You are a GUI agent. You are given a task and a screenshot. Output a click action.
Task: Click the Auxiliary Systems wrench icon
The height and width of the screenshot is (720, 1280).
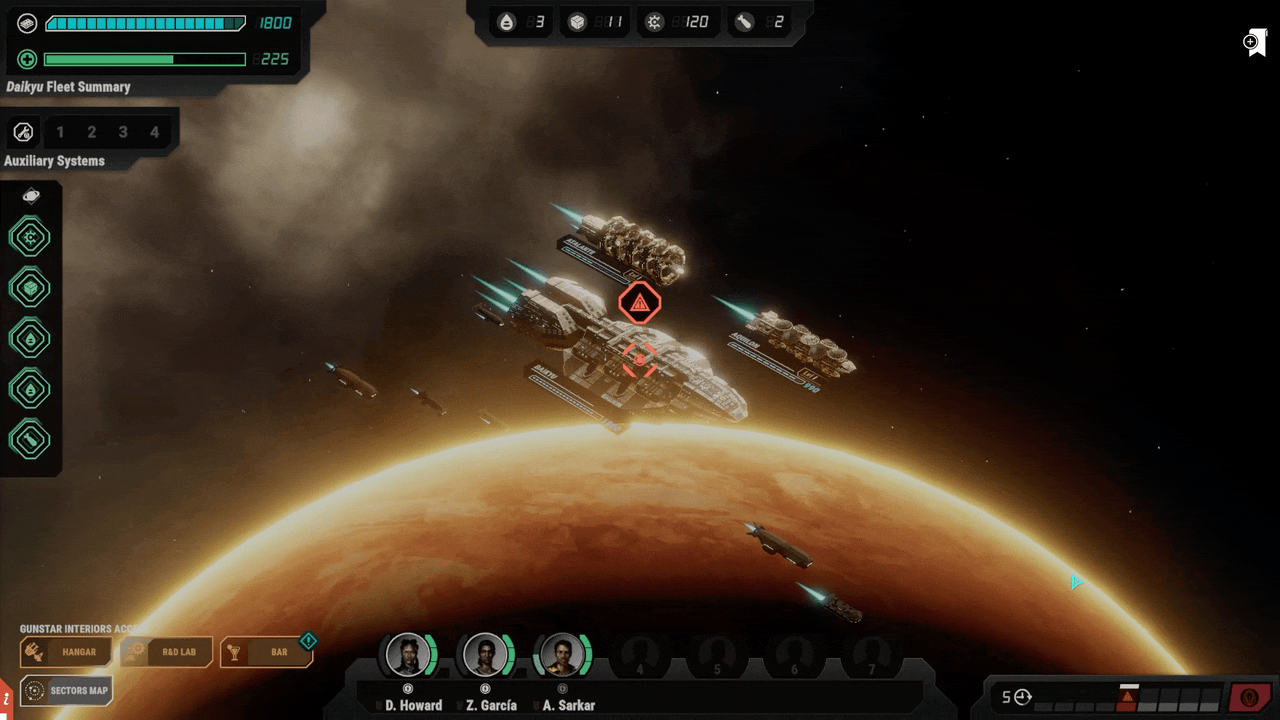pos(23,132)
